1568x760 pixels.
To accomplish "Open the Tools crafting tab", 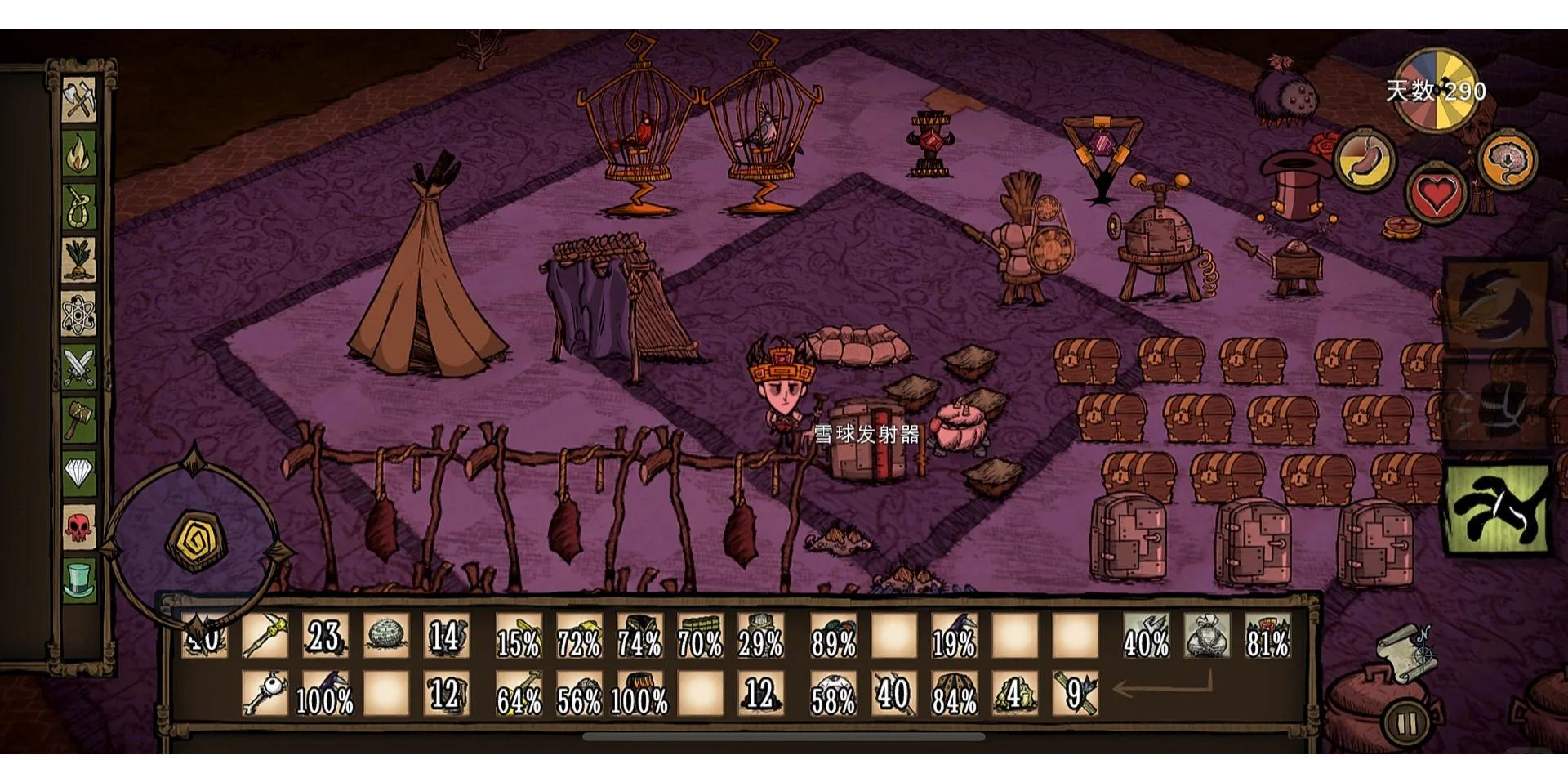I will pyautogui.click(x=79, y=100).
